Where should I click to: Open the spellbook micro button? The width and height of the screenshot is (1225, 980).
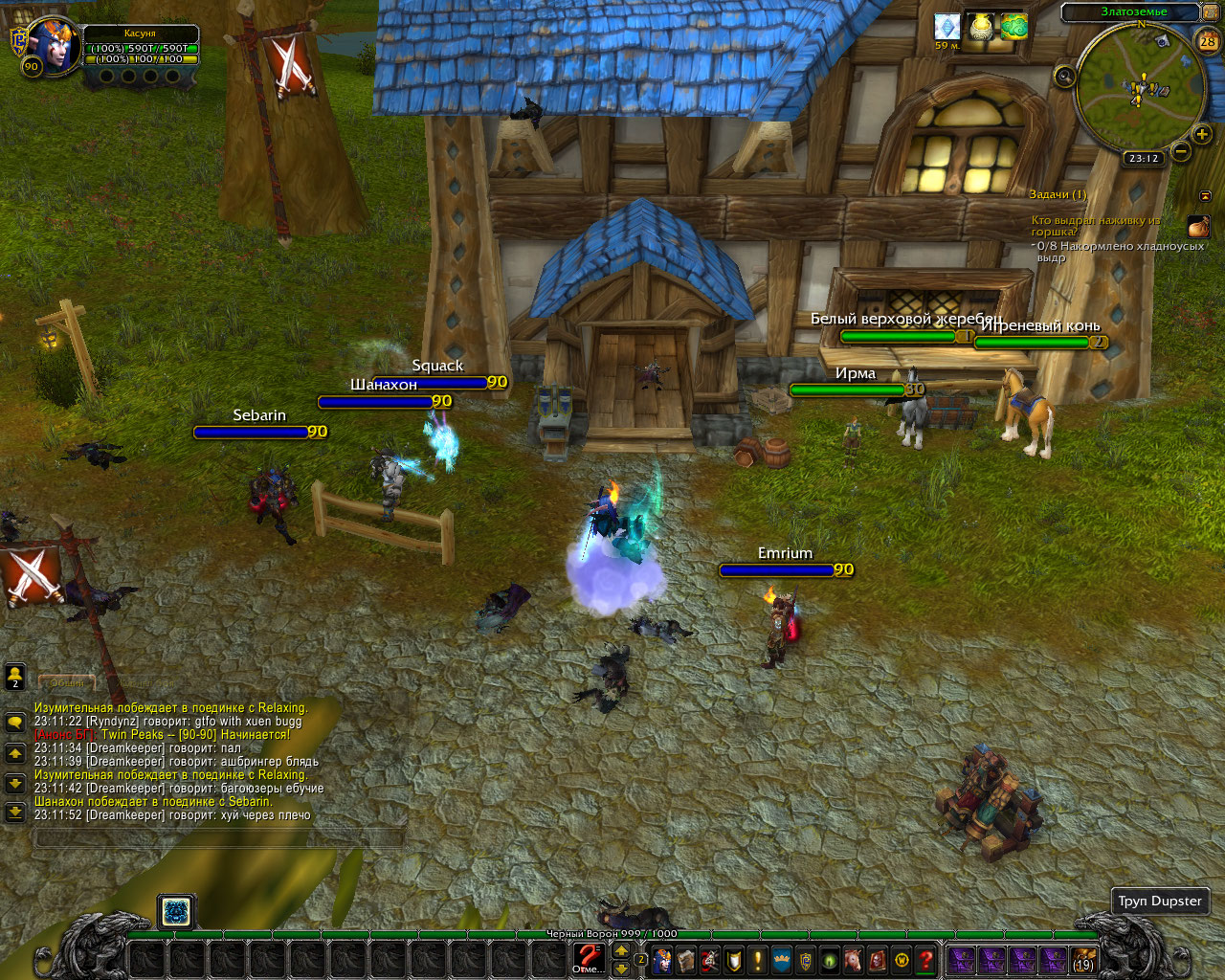(685, 959)
